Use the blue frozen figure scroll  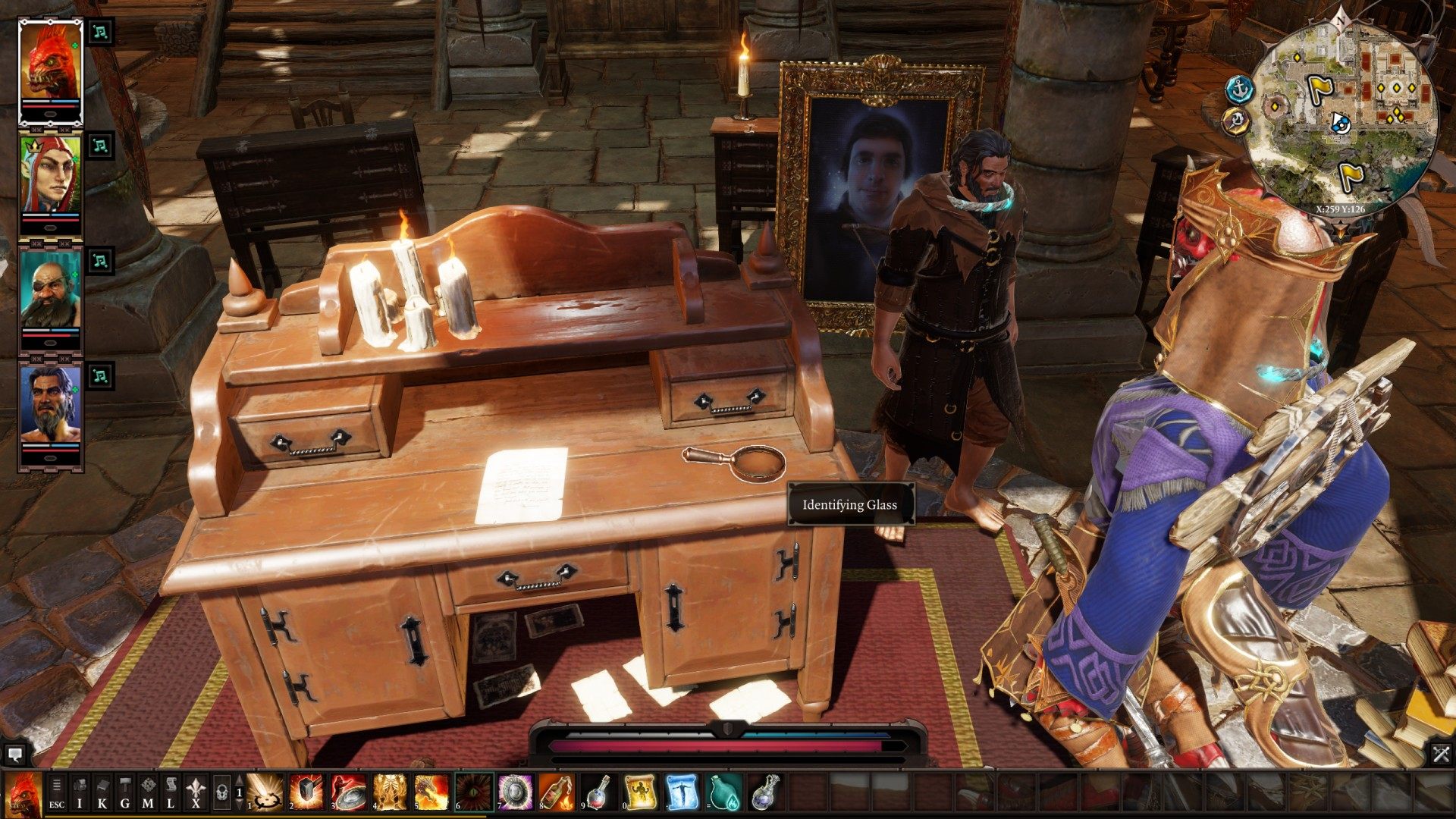point(681,792)
